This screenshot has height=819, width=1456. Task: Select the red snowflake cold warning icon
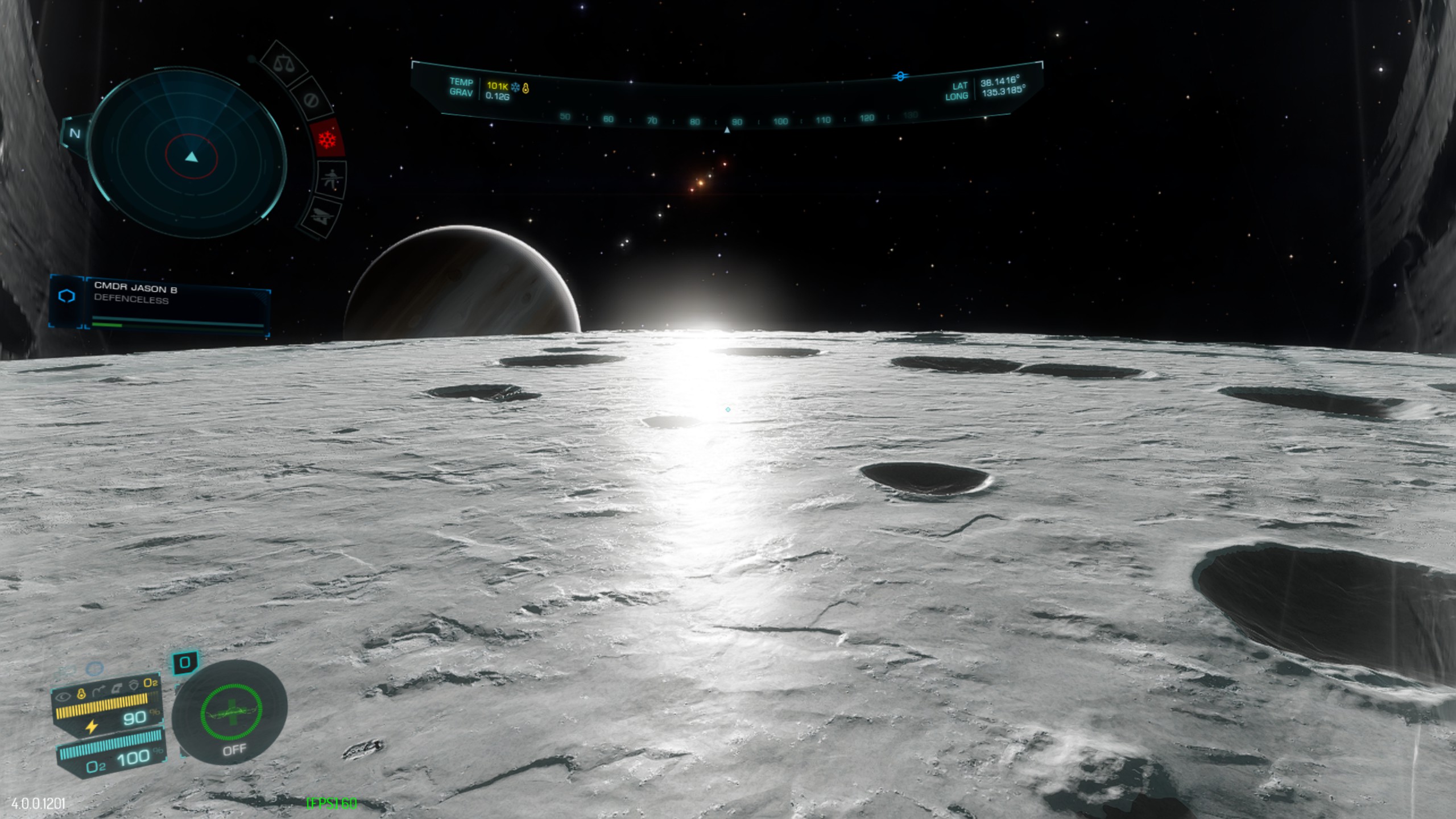click(328, 139)
